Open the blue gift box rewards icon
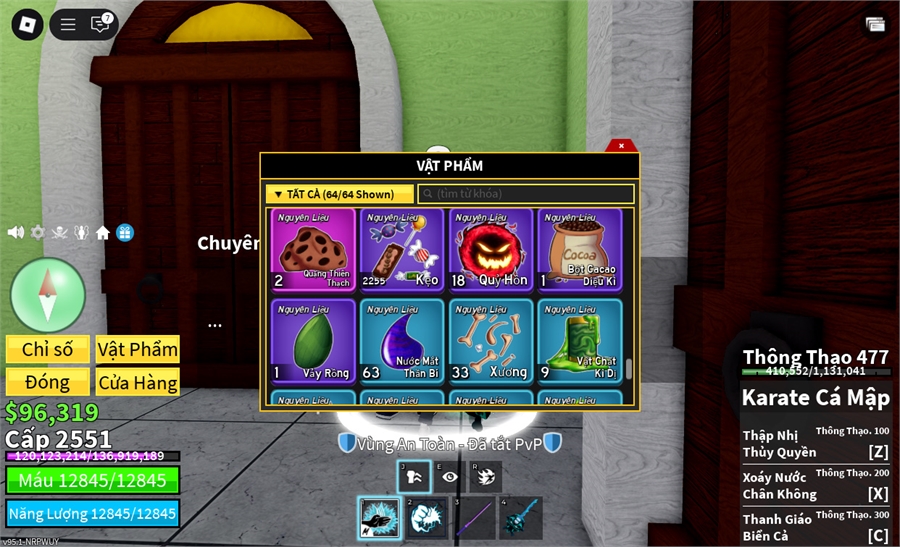Image resolution: width=900 pixels, height=547 pixels. (x=125, y=232)
